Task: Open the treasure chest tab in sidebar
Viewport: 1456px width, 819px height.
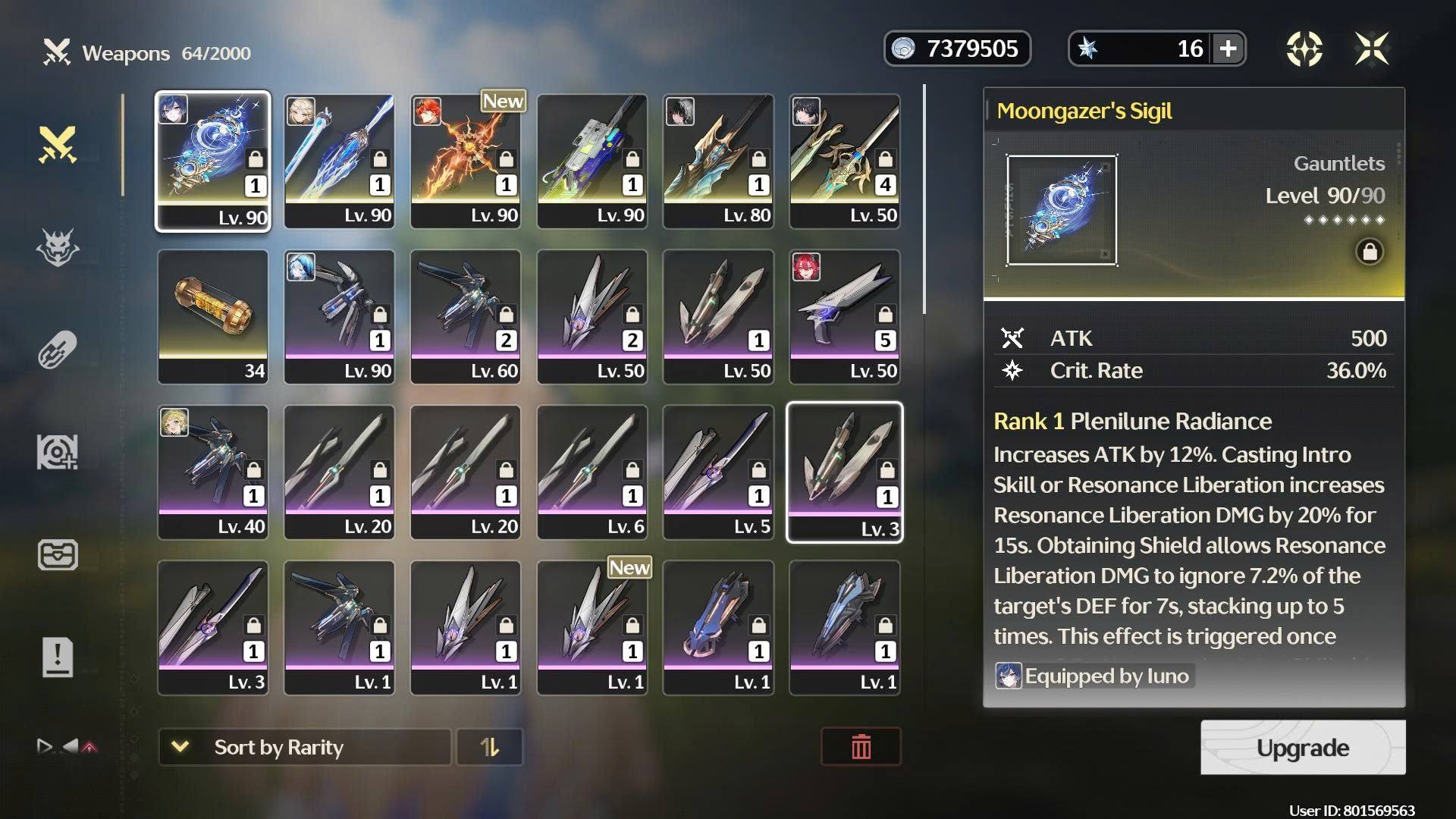Action: [x=58, y=554]
